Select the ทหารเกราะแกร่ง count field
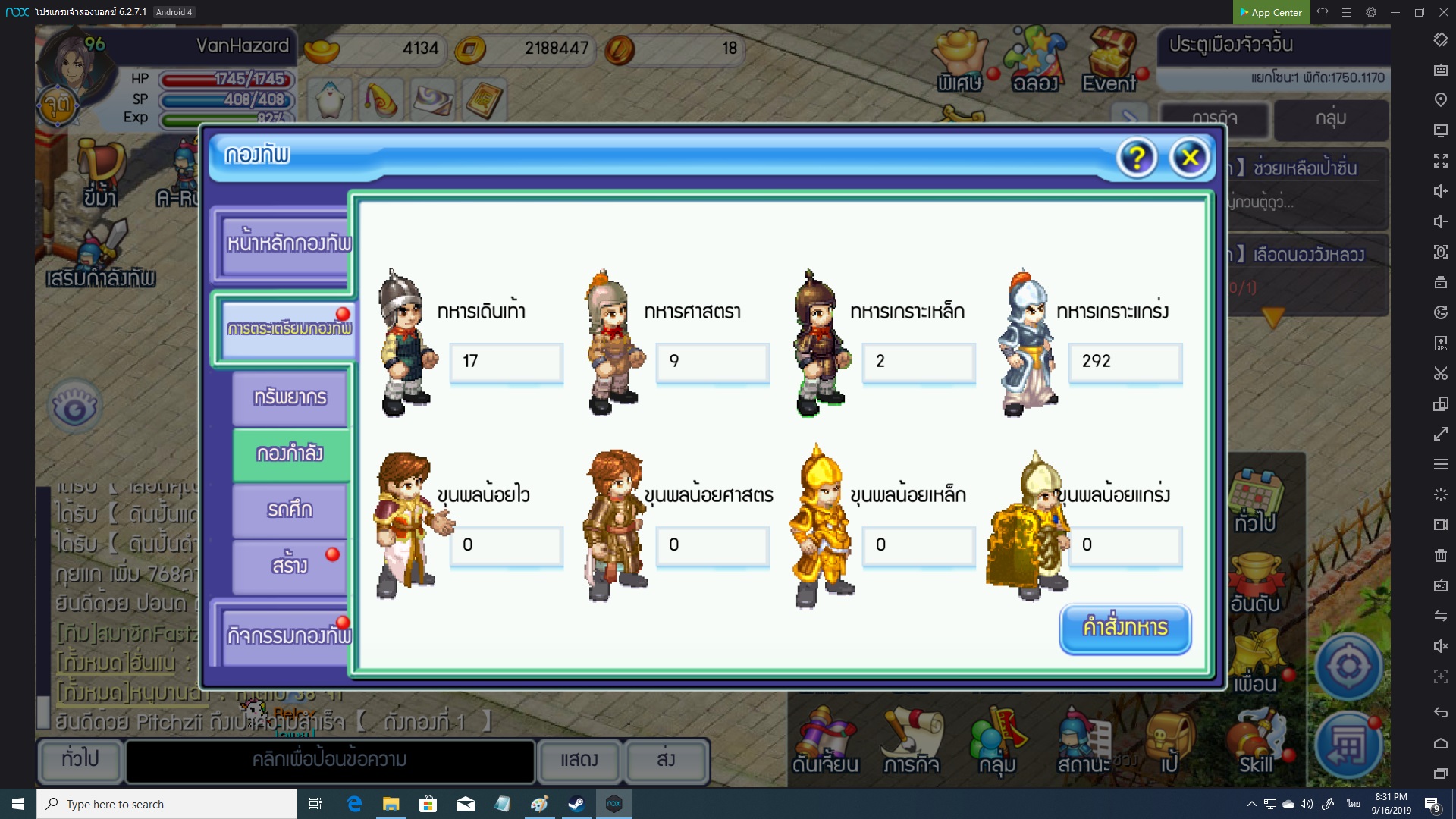 [x=1125, y=362]
